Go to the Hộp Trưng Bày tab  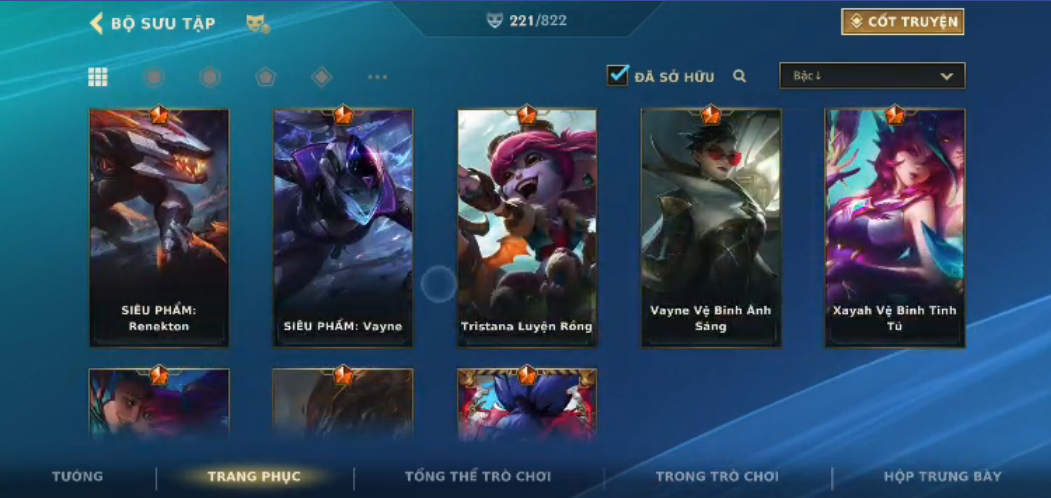[x=942, y=477]
